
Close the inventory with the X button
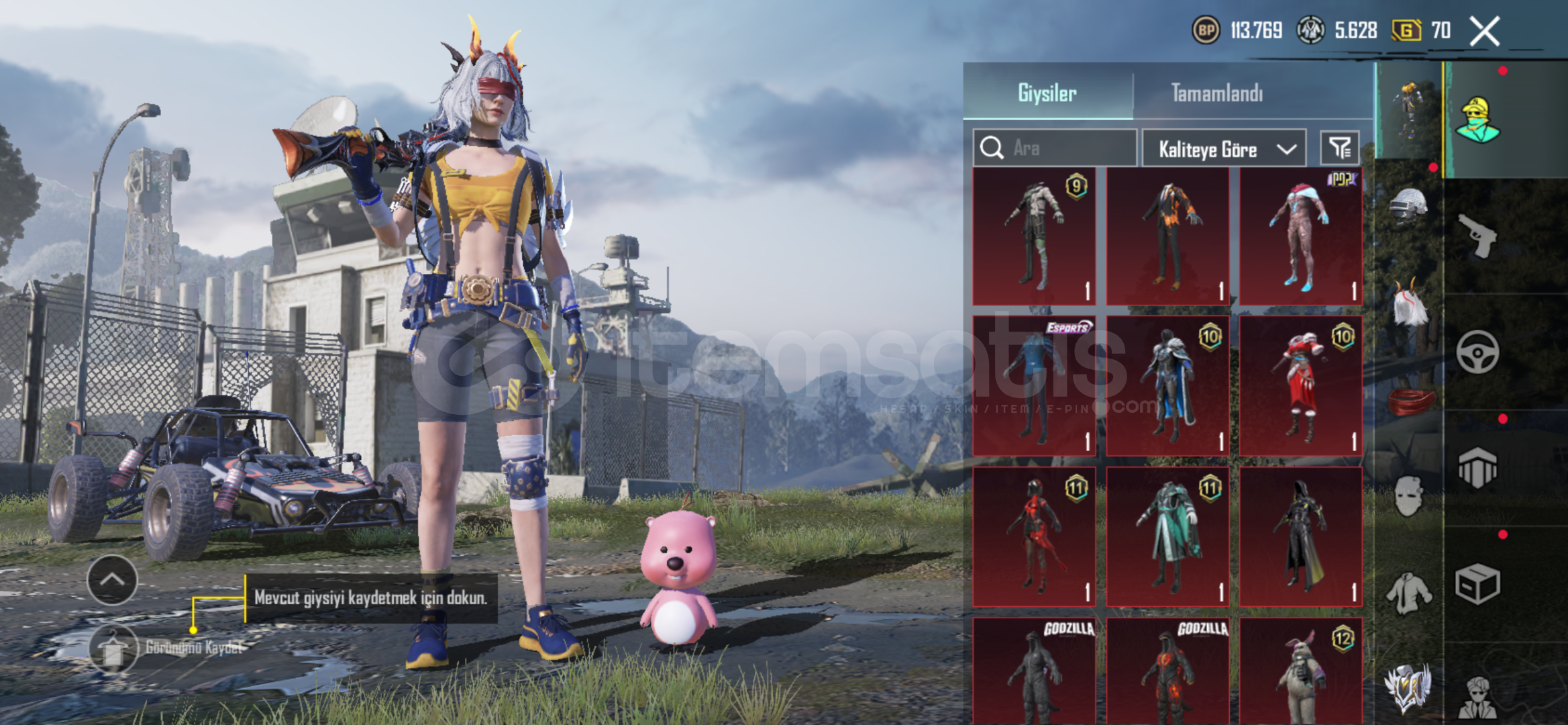click(x=1484, y=31)
